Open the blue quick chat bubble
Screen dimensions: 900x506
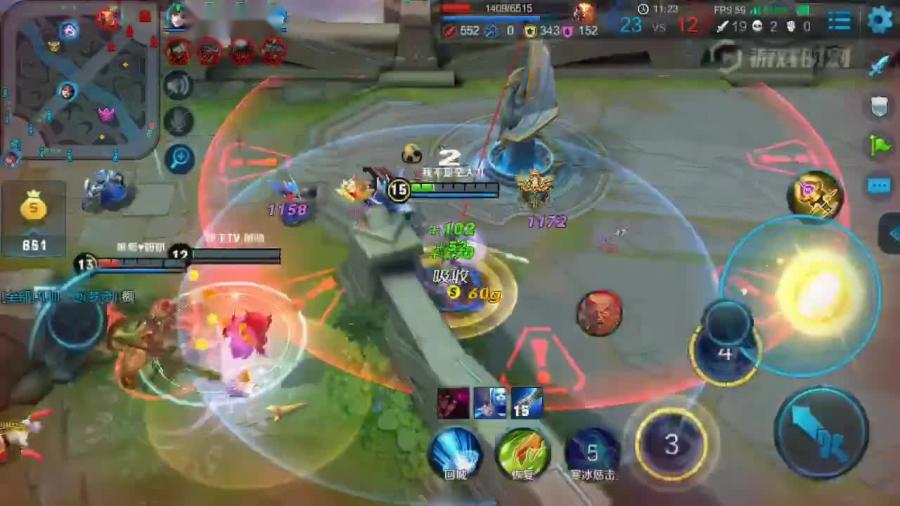coord(879,186)
